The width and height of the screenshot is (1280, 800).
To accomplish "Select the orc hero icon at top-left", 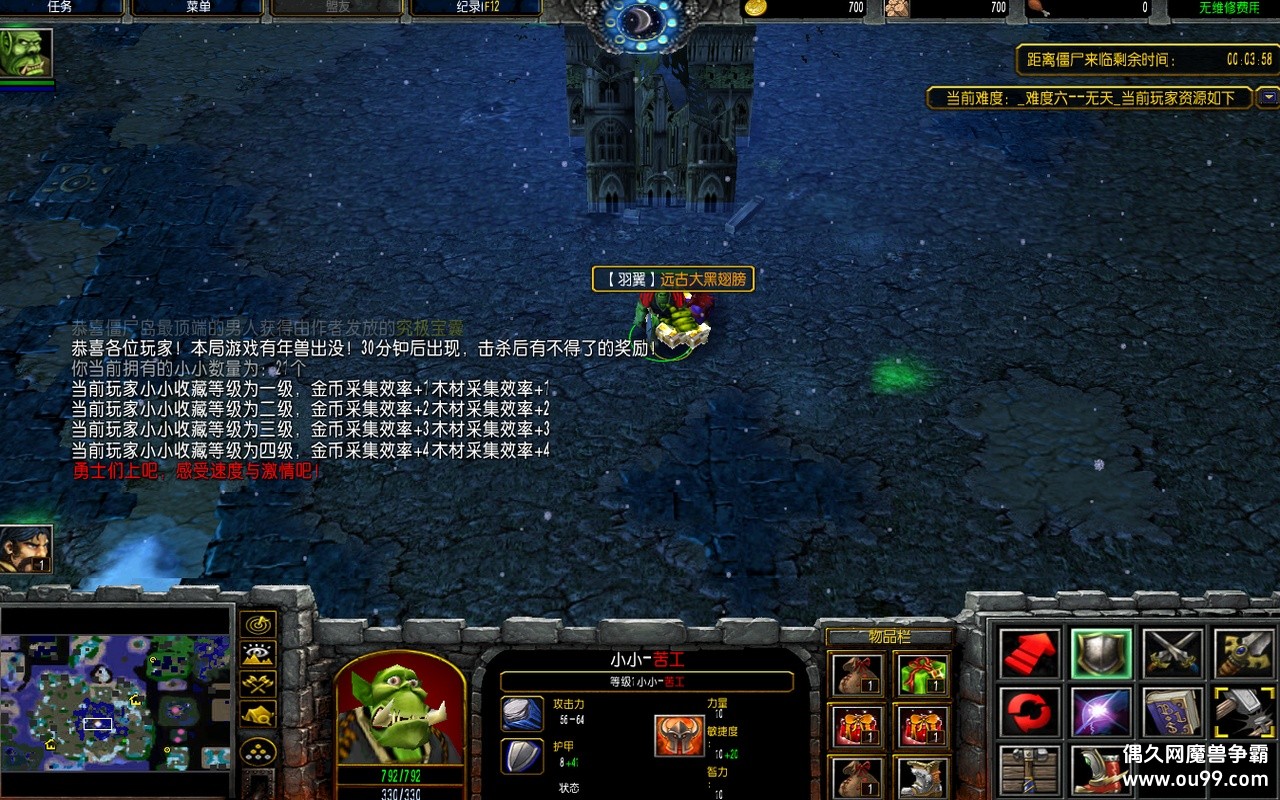I will tap(26, 52).
